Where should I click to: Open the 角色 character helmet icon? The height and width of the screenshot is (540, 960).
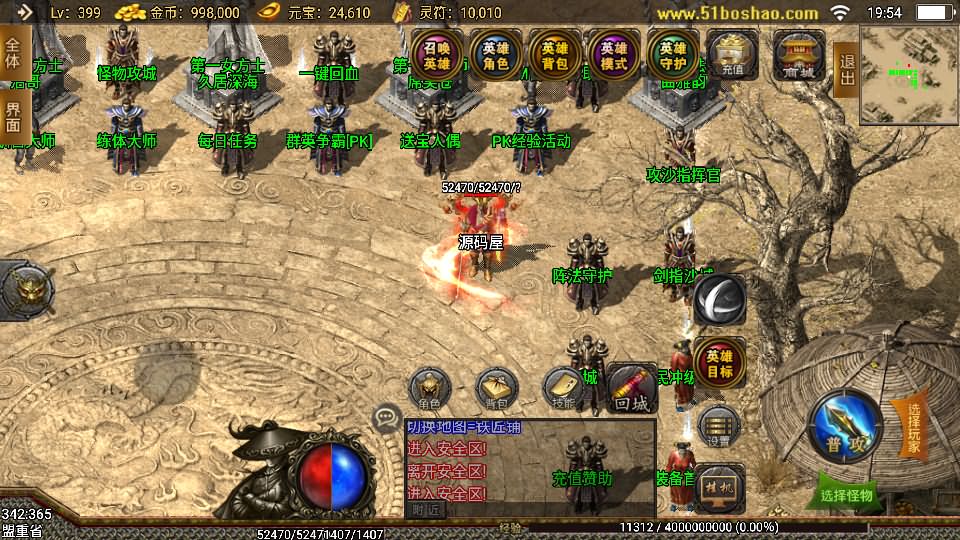click(x=430, y=389)
